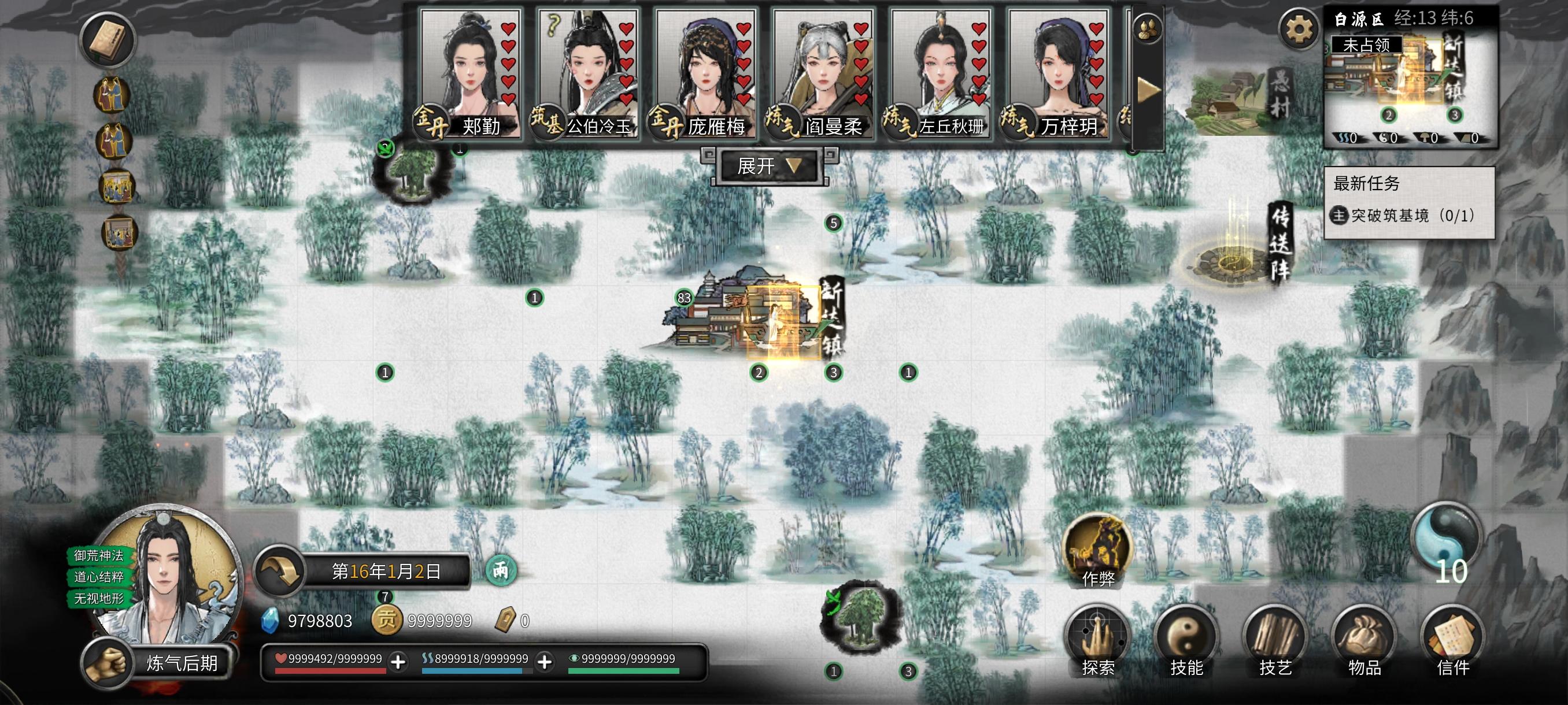
Task: Select the 郑勤 character portrait card
Action: 470,73
